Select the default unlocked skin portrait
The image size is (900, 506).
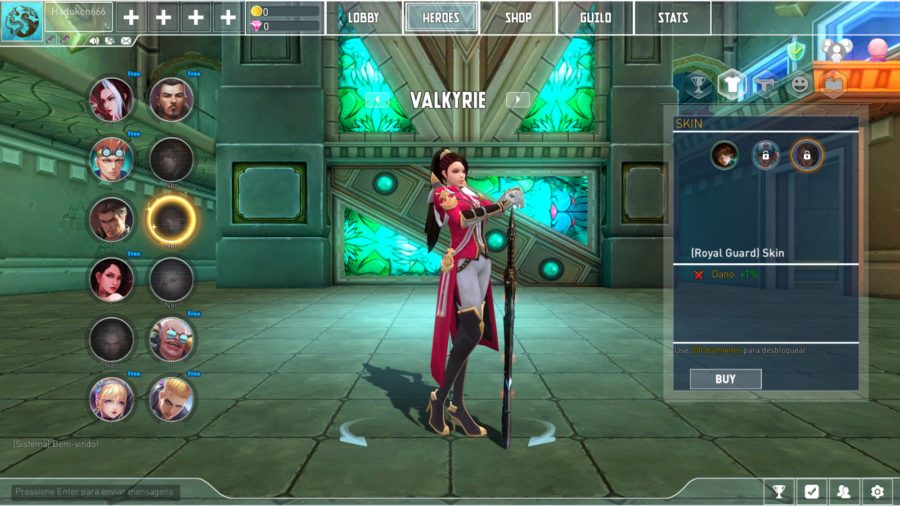tap(724, 155)
